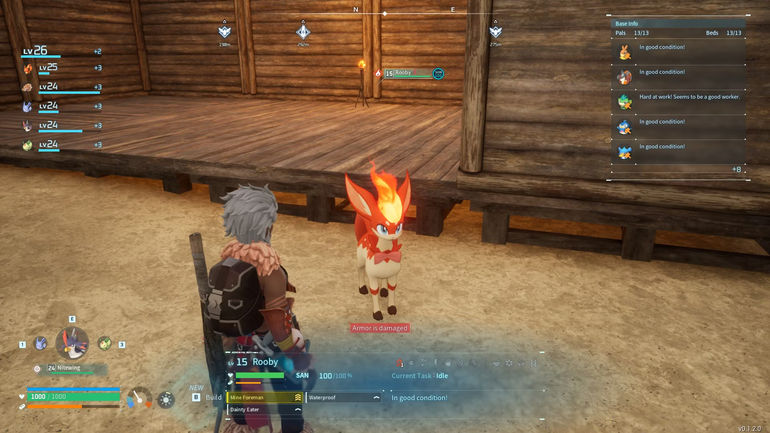The height and width of the screenshot is (433, 770).
Task: Choose the blue pal in slot 1
Action: click(x=40, y=344)
